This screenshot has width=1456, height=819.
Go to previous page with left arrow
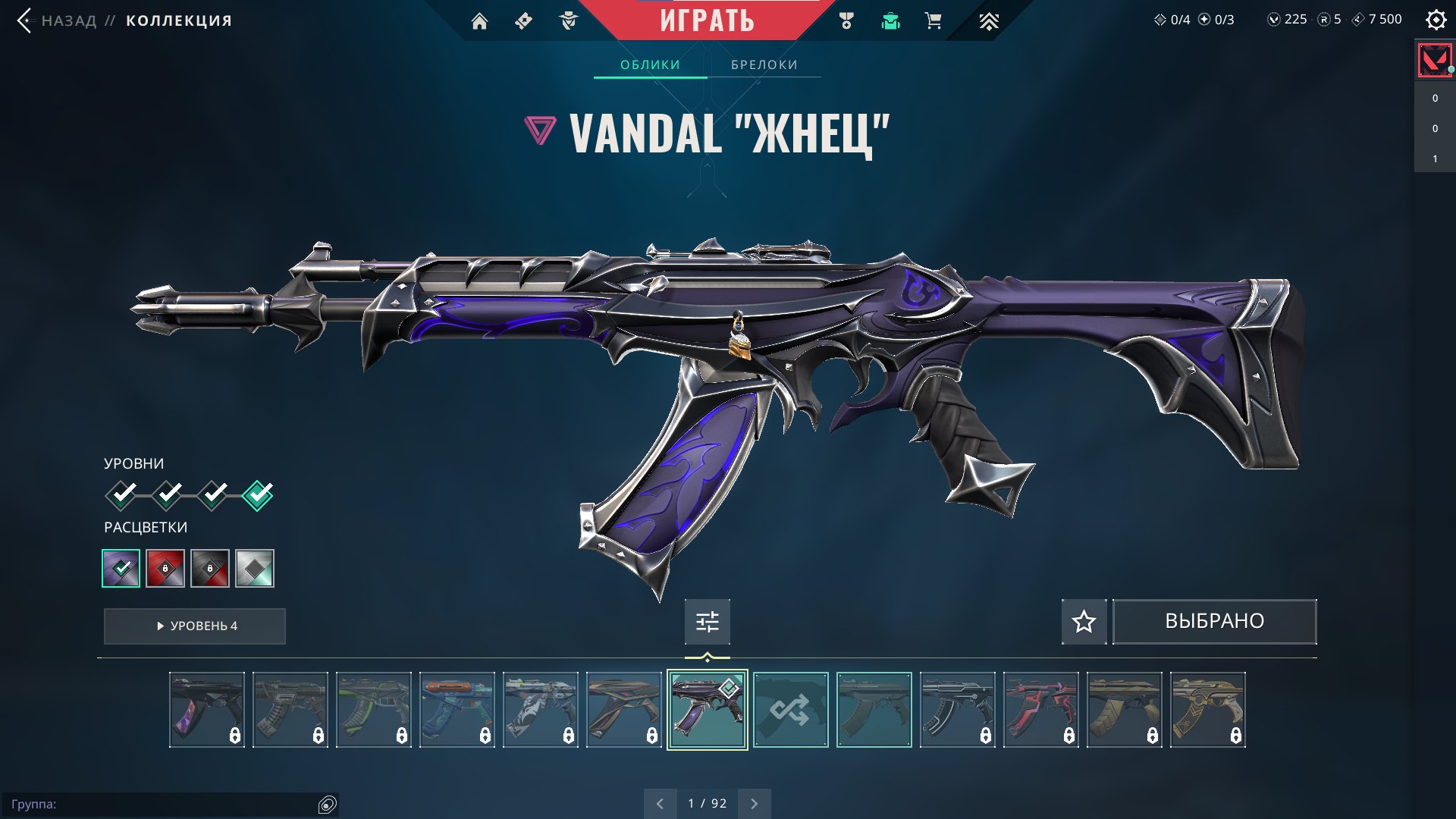[659, 802]
